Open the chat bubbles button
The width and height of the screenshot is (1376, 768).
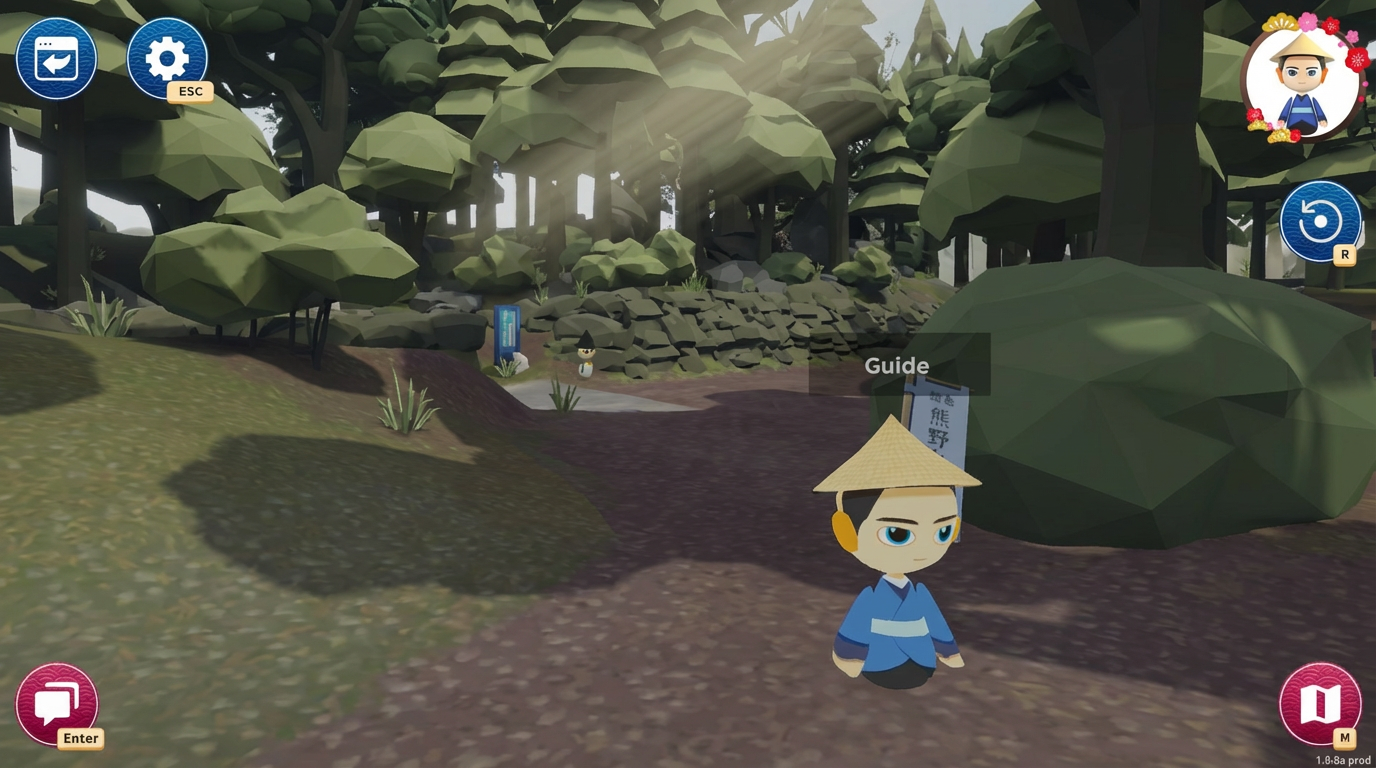coord(57,704)
